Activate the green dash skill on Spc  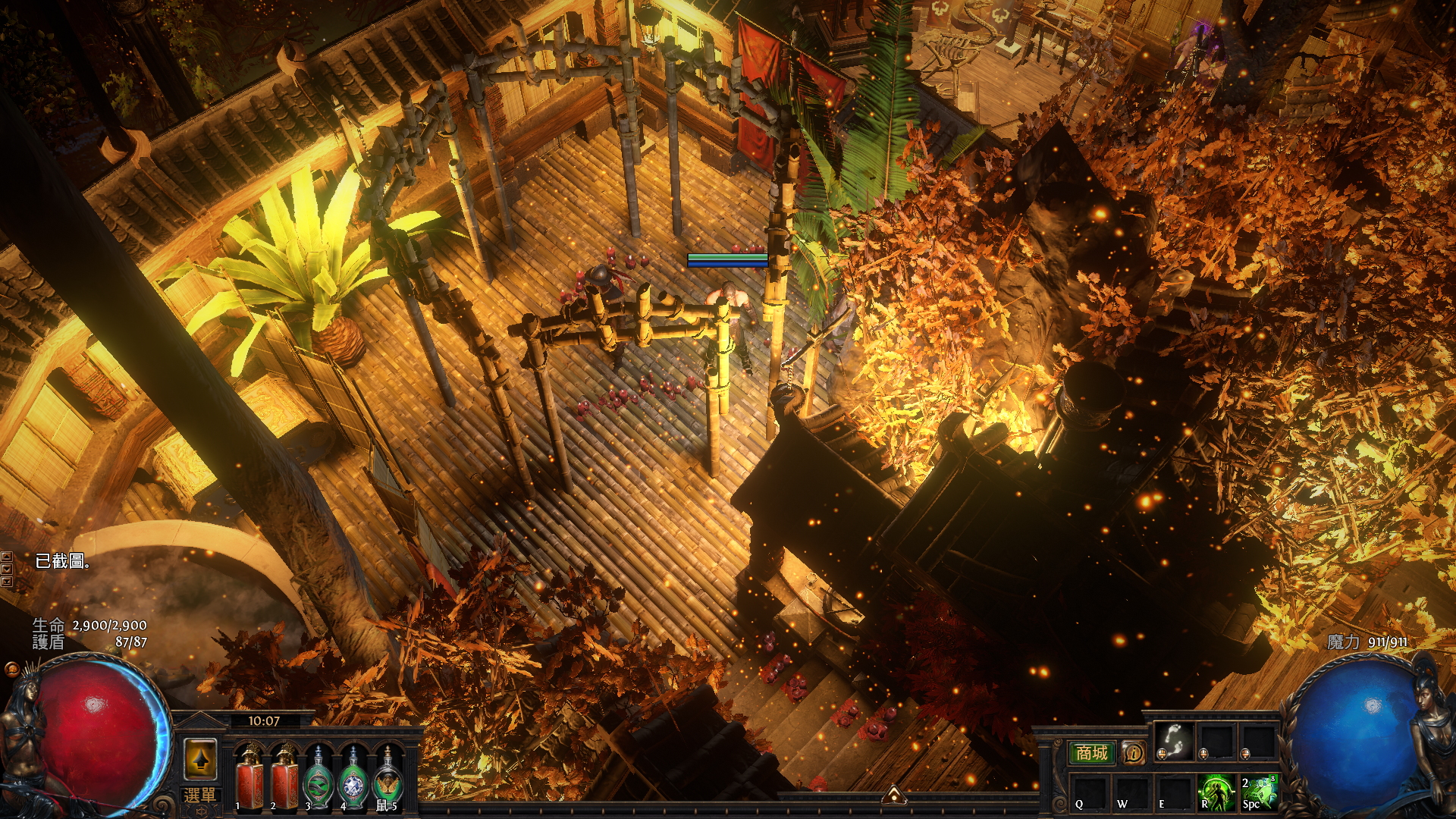pyautogui.click(x=1258, y=791)
